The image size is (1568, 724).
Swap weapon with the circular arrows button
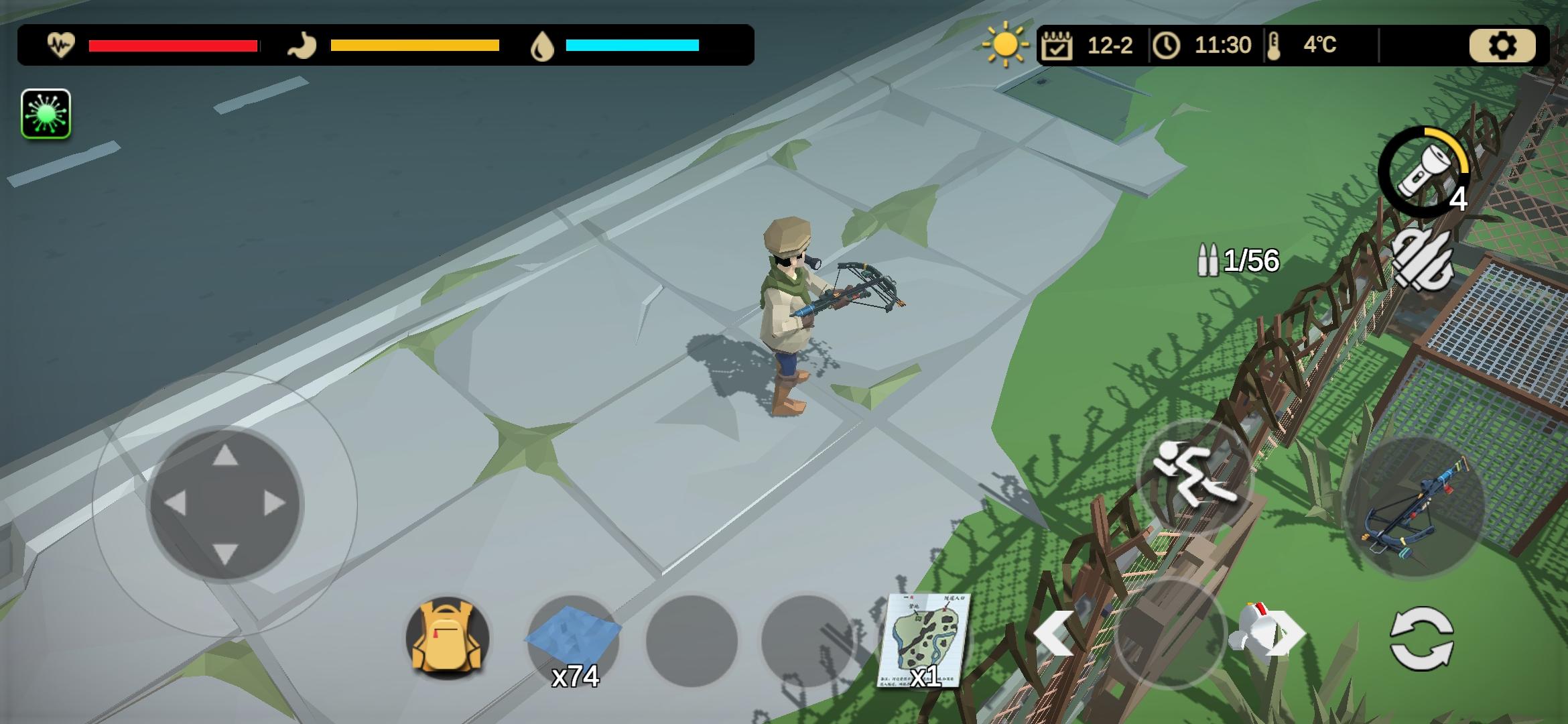(x=1421, y=638)
